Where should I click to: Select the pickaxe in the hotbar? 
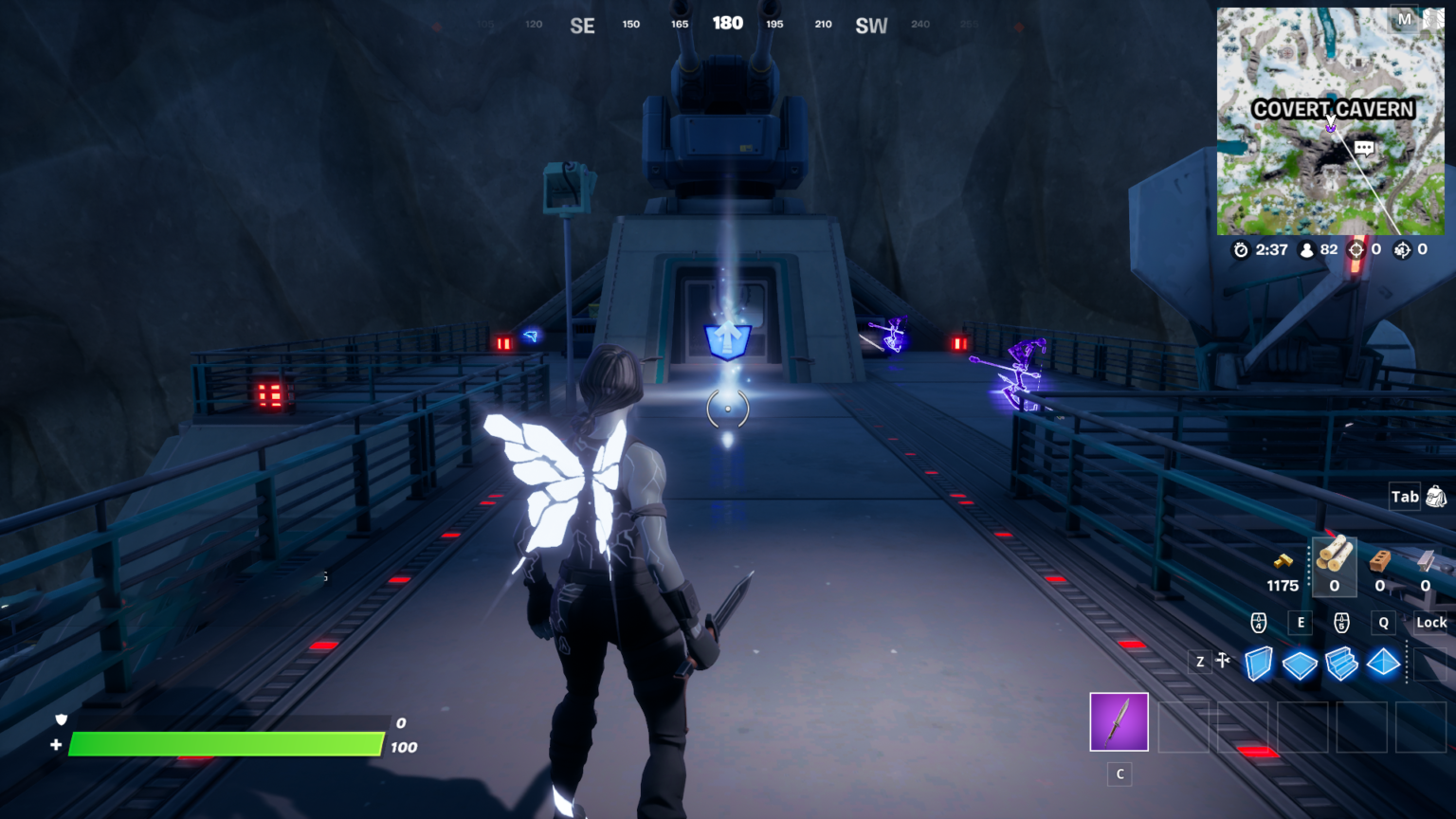click(1119, 722)
